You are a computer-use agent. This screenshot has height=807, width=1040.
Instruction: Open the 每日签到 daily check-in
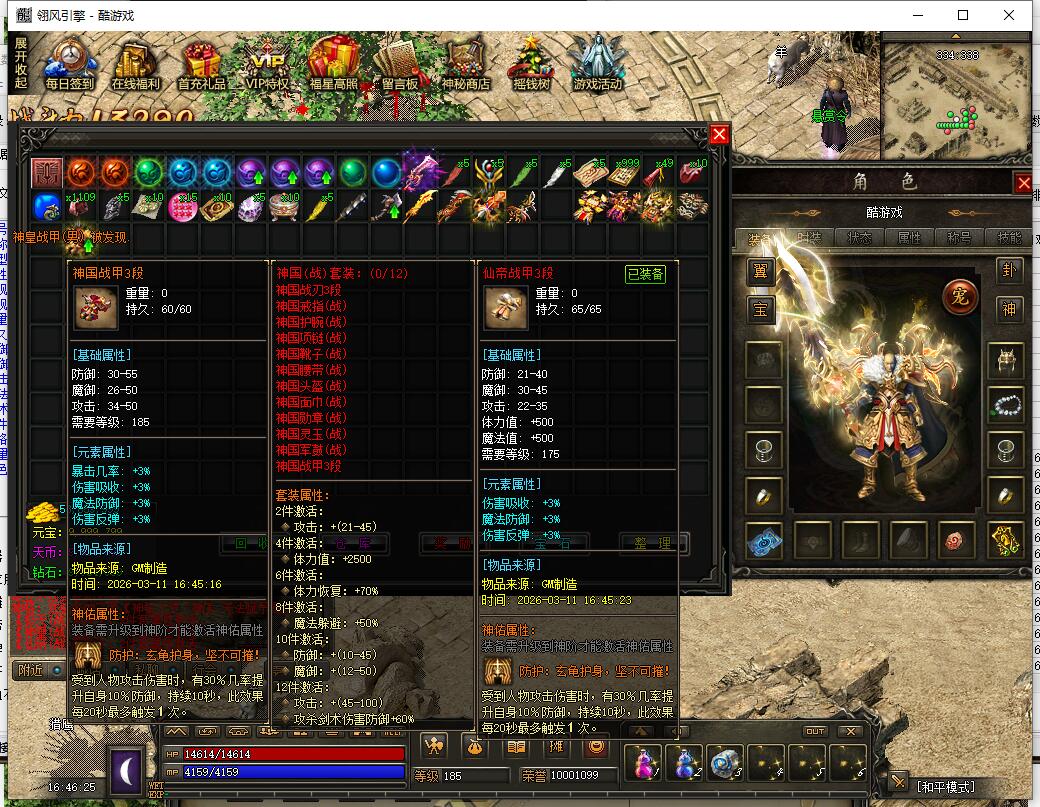pos(69,64)
